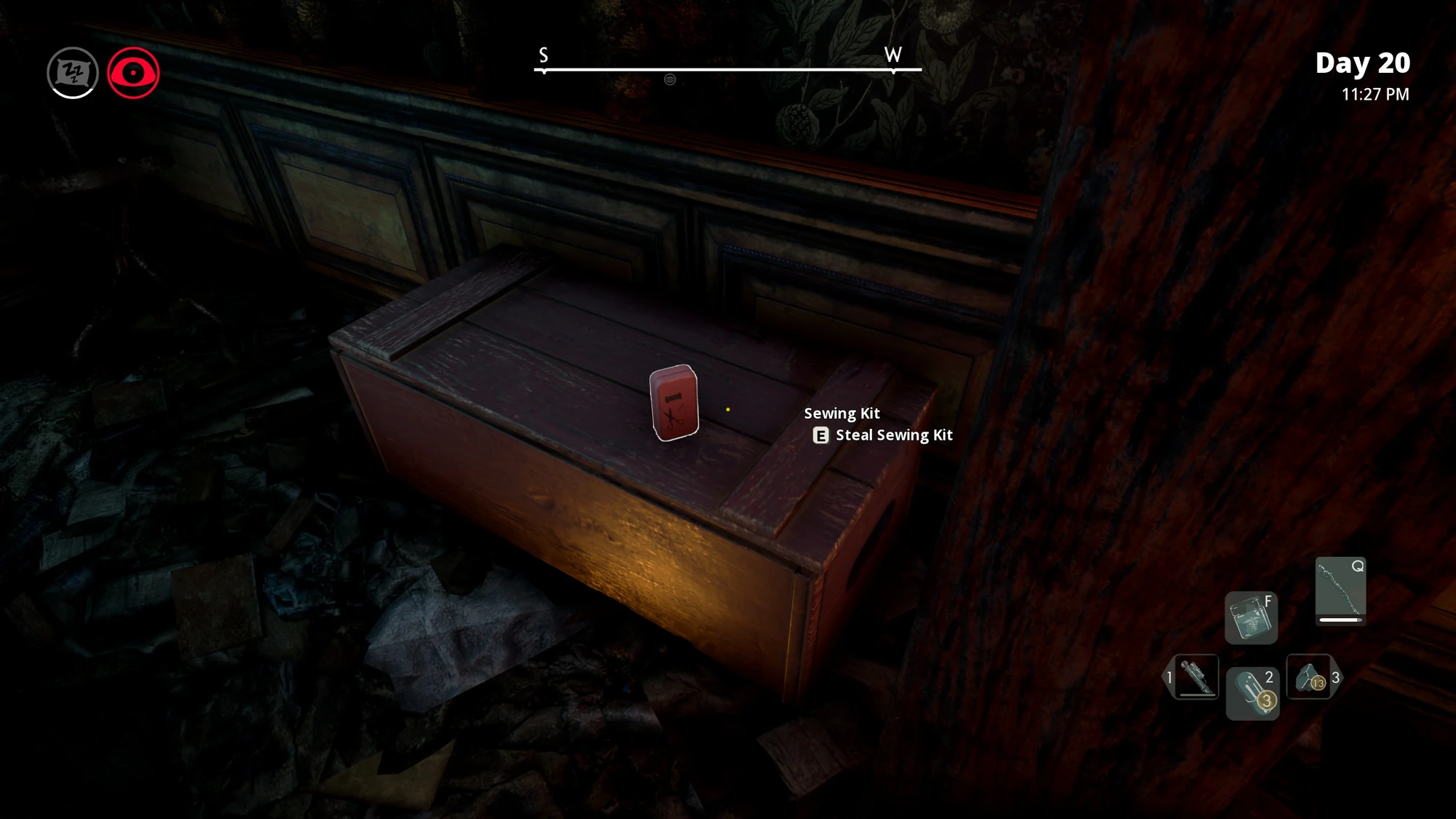Viewport: 1456px width, 819px height.
Task: Click the Sewing Kit on the crate
Action: pyautogui.click(x=673, y=405)
